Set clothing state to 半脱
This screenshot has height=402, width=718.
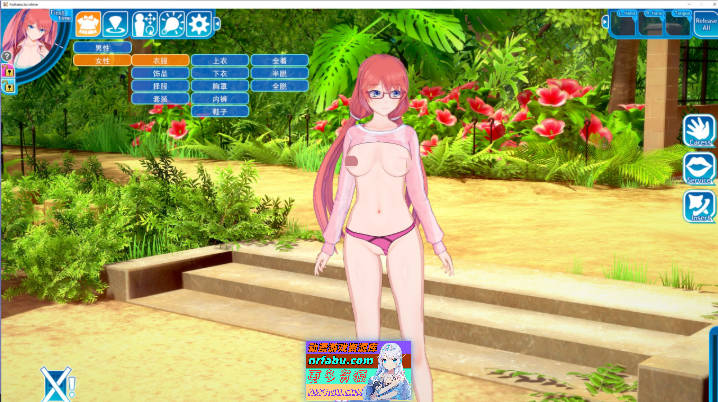tap(278, 73)
